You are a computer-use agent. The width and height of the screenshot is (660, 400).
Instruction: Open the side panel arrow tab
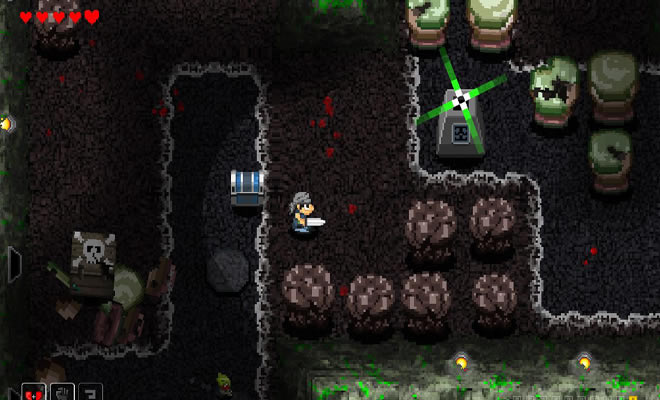(13, 265)
